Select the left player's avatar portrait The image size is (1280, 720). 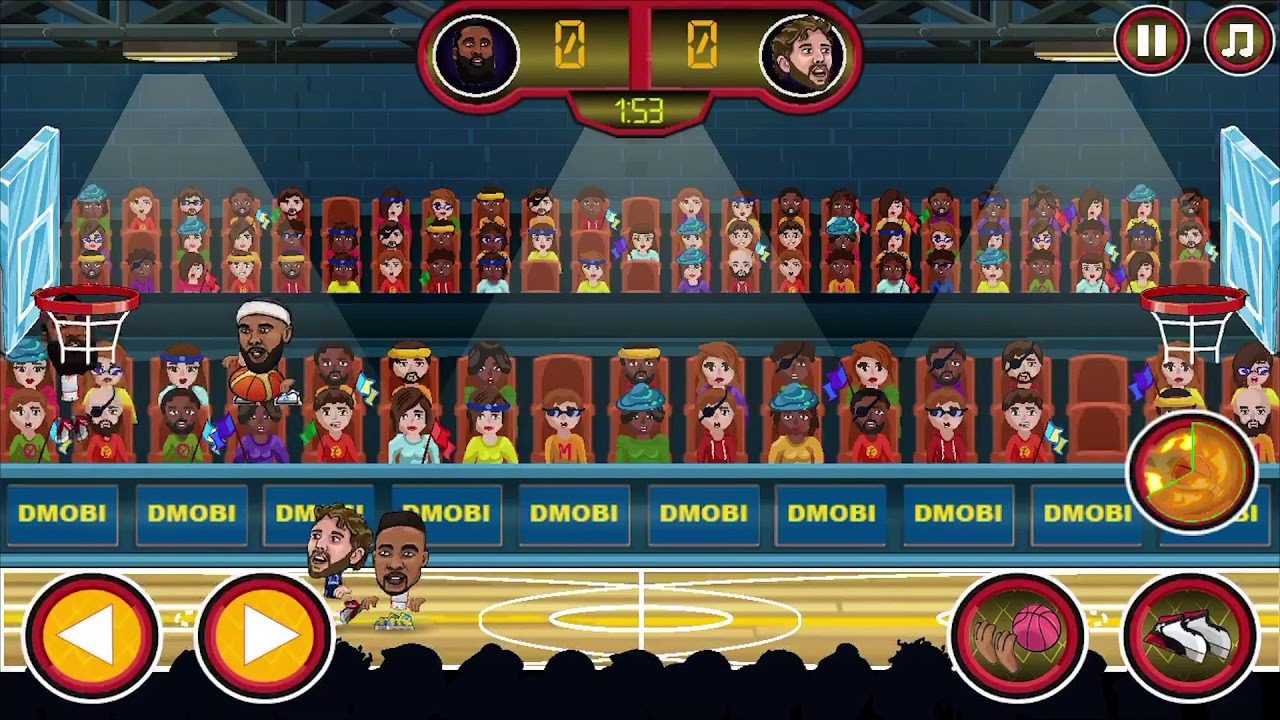coord(477,48)
